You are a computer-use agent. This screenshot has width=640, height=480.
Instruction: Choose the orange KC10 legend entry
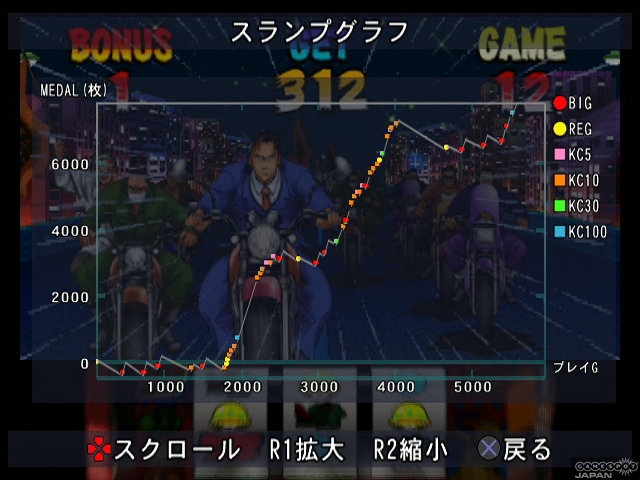[576, 181]
